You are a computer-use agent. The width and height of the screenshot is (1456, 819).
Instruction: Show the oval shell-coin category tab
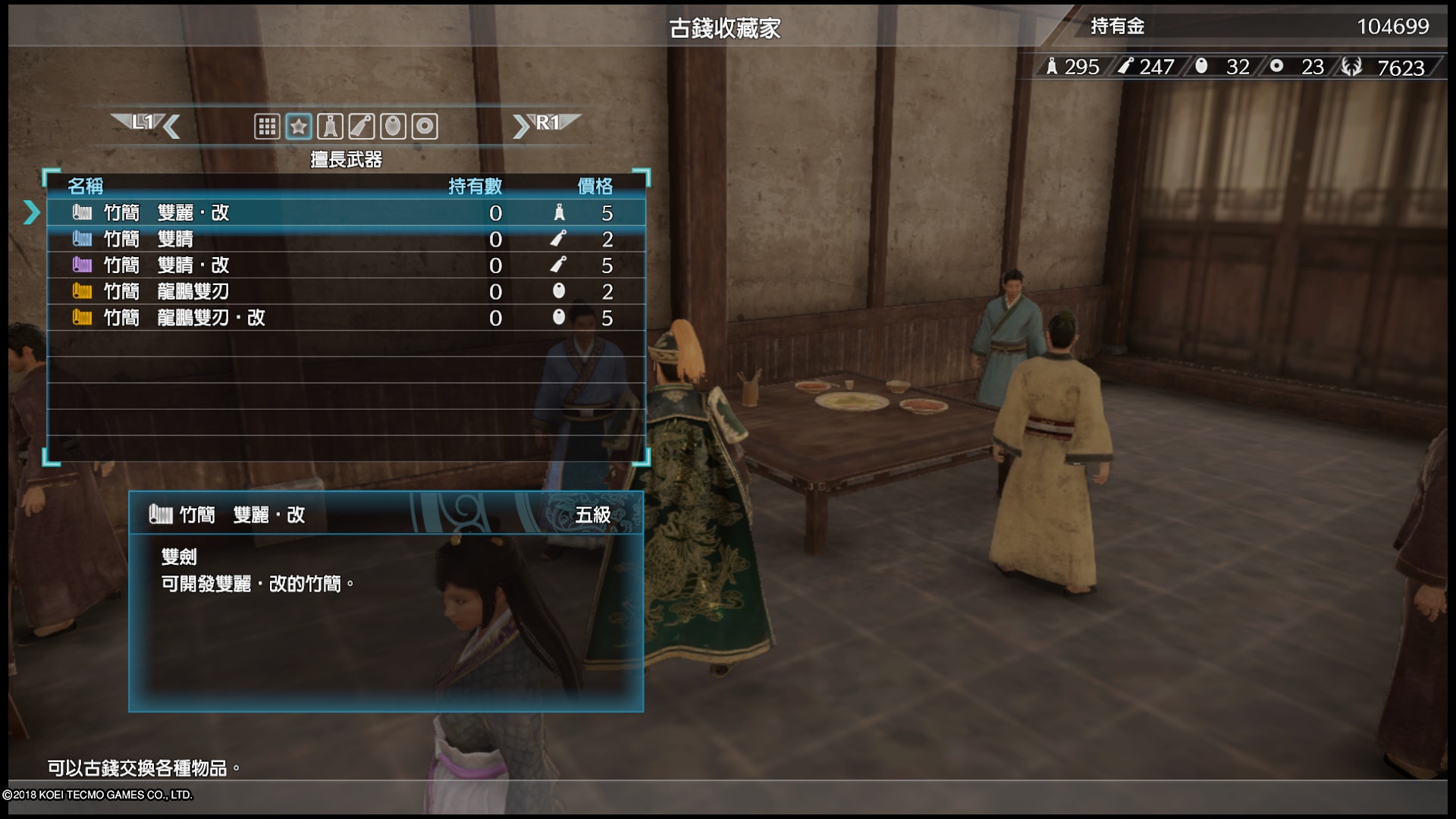click(x=393, y=126)
